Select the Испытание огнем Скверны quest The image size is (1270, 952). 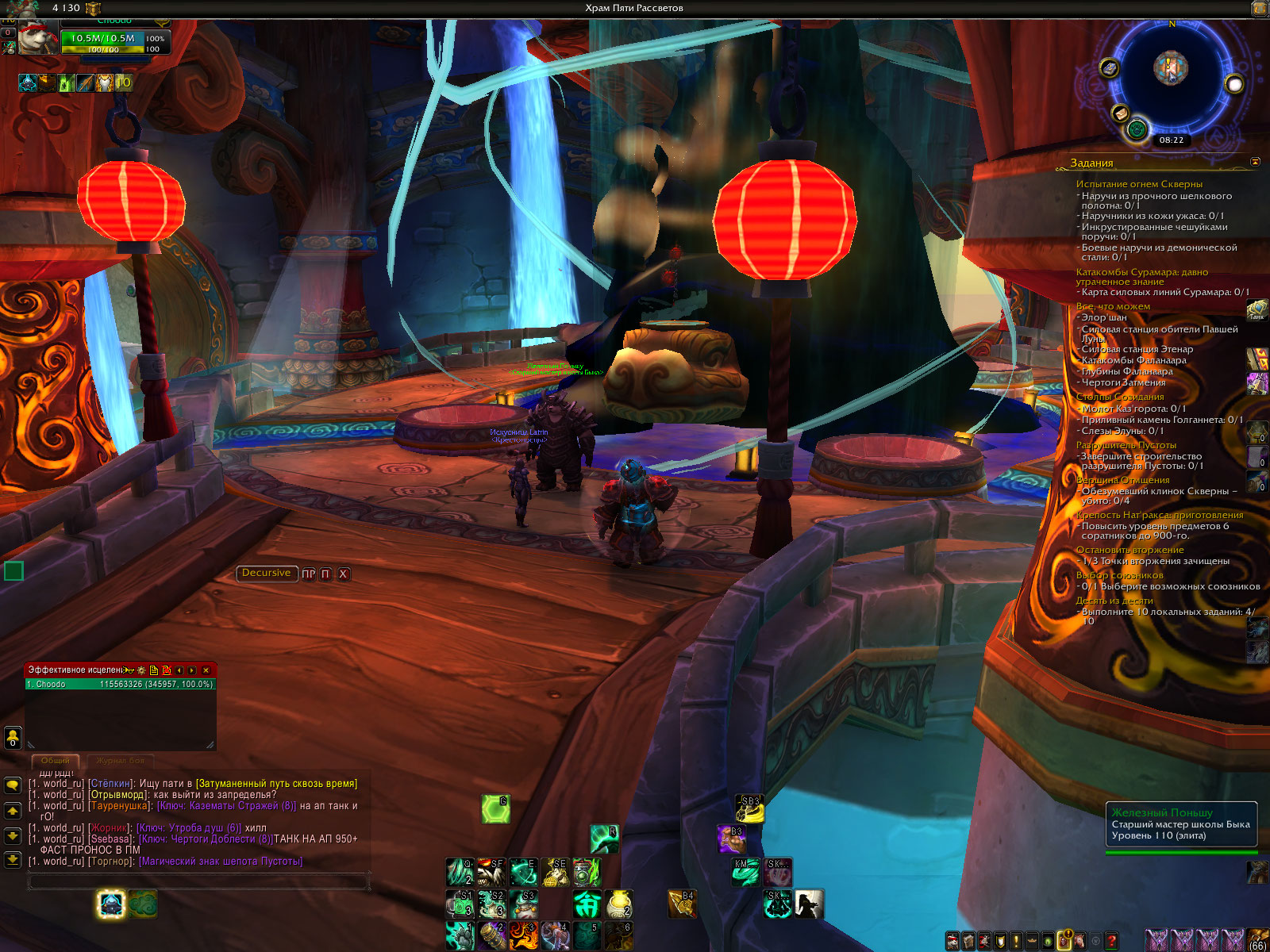pos(1139,184)
